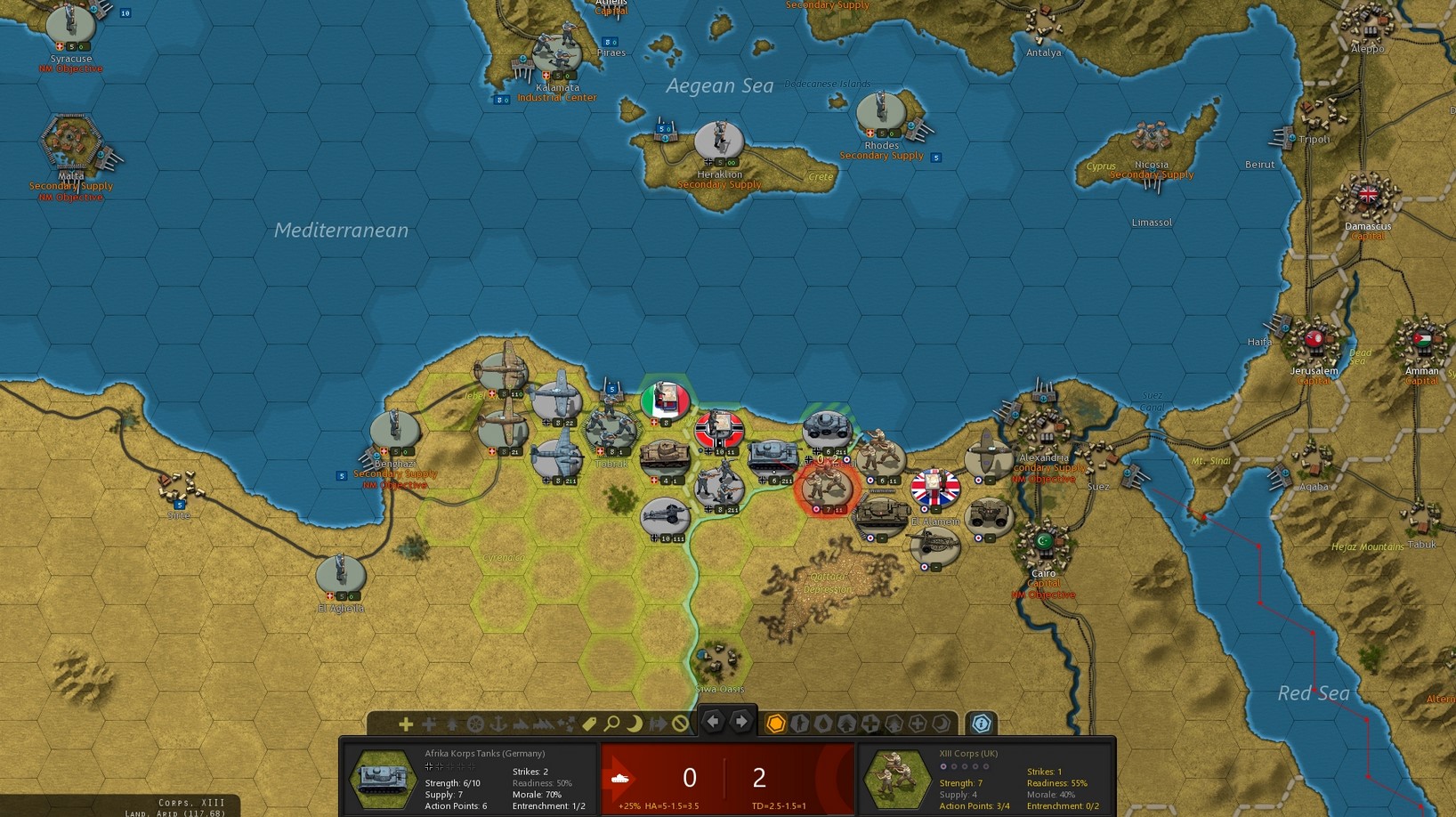Select the British flag headquarters unit
Viewport: 1456px width, 817px height.
point(934,488)
